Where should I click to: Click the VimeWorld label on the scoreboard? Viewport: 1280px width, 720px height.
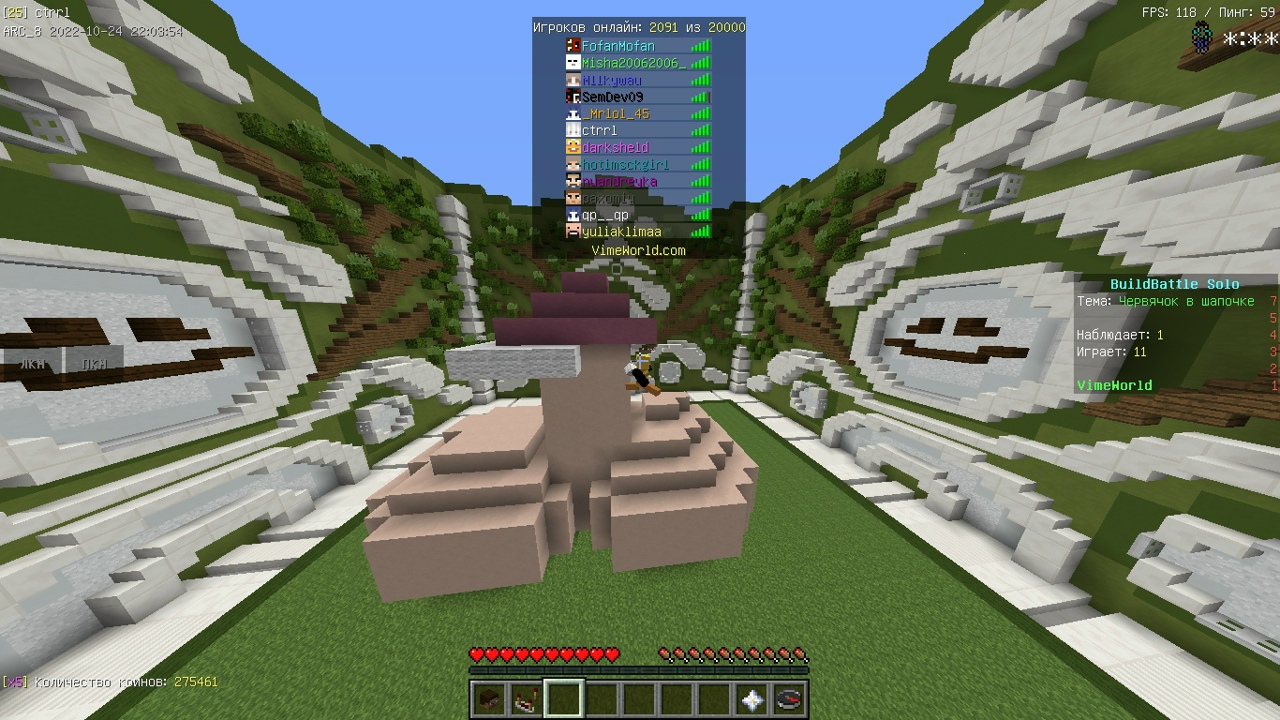(x=1114, y=385)
